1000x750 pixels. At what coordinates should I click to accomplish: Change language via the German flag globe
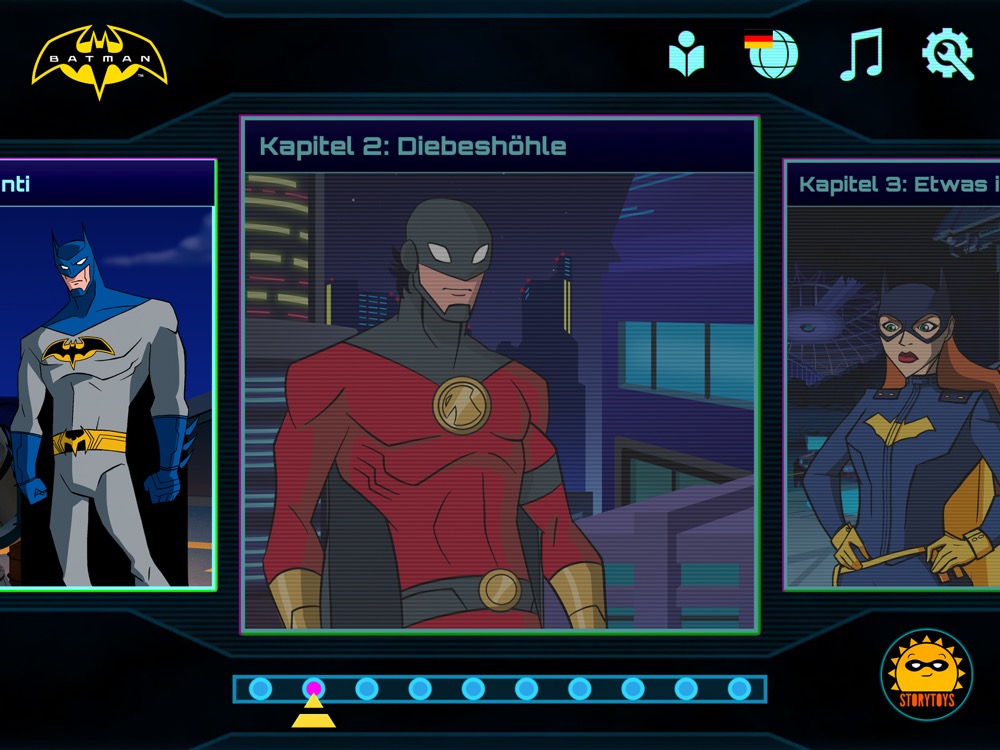click(772, 54)
